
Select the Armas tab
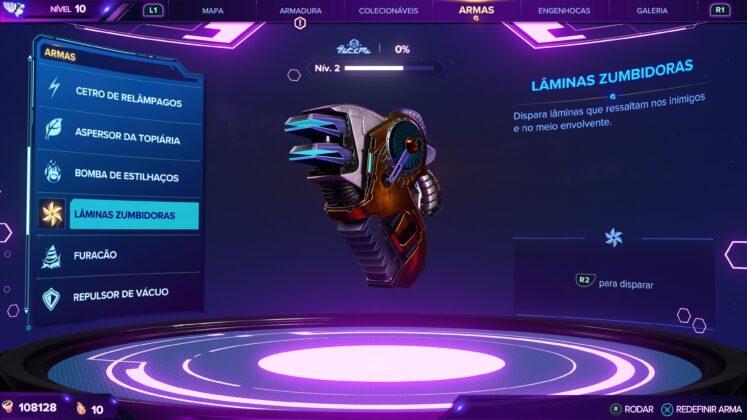tap(476, 10)
